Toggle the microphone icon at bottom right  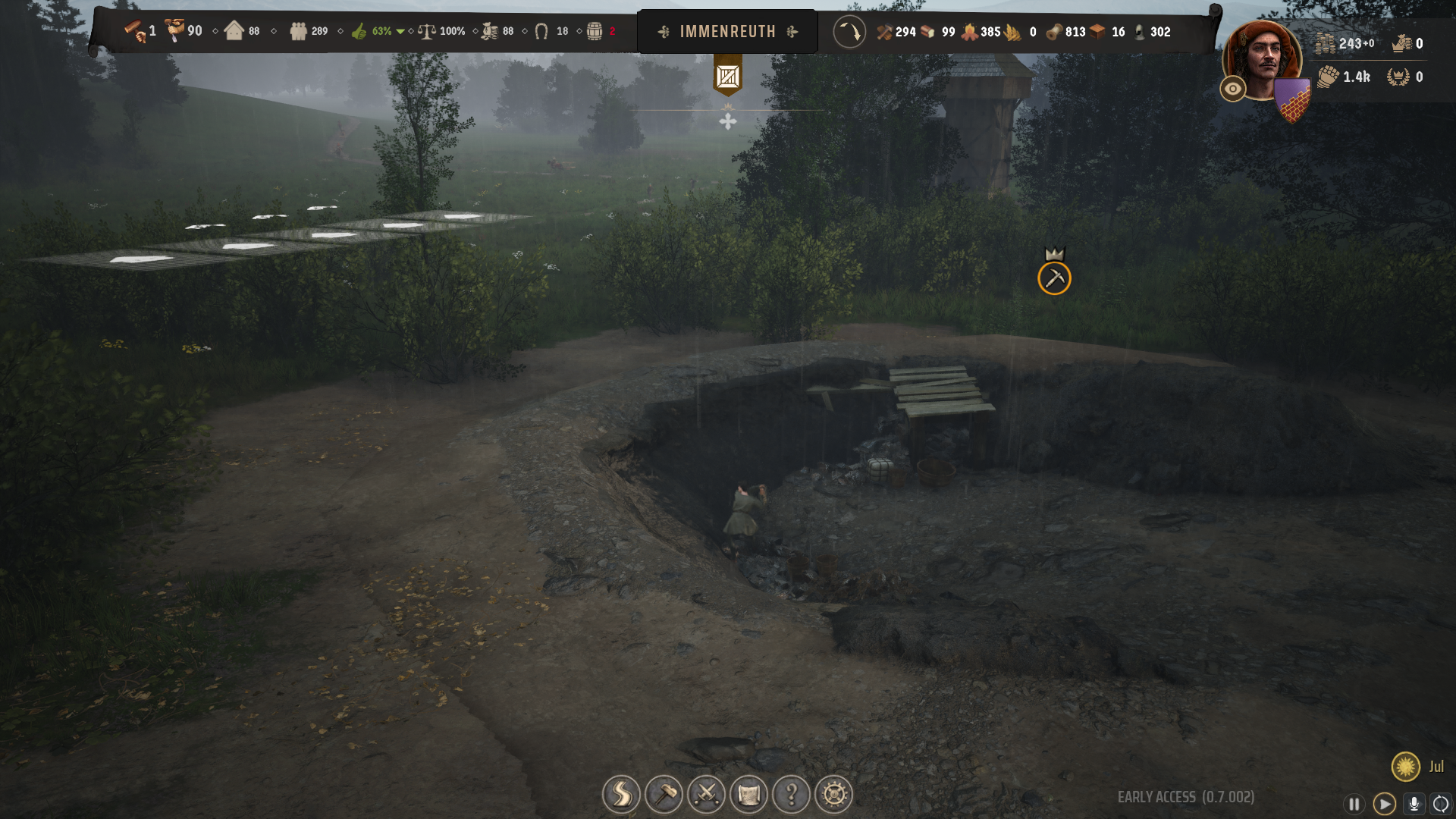tap(1414, 802)
